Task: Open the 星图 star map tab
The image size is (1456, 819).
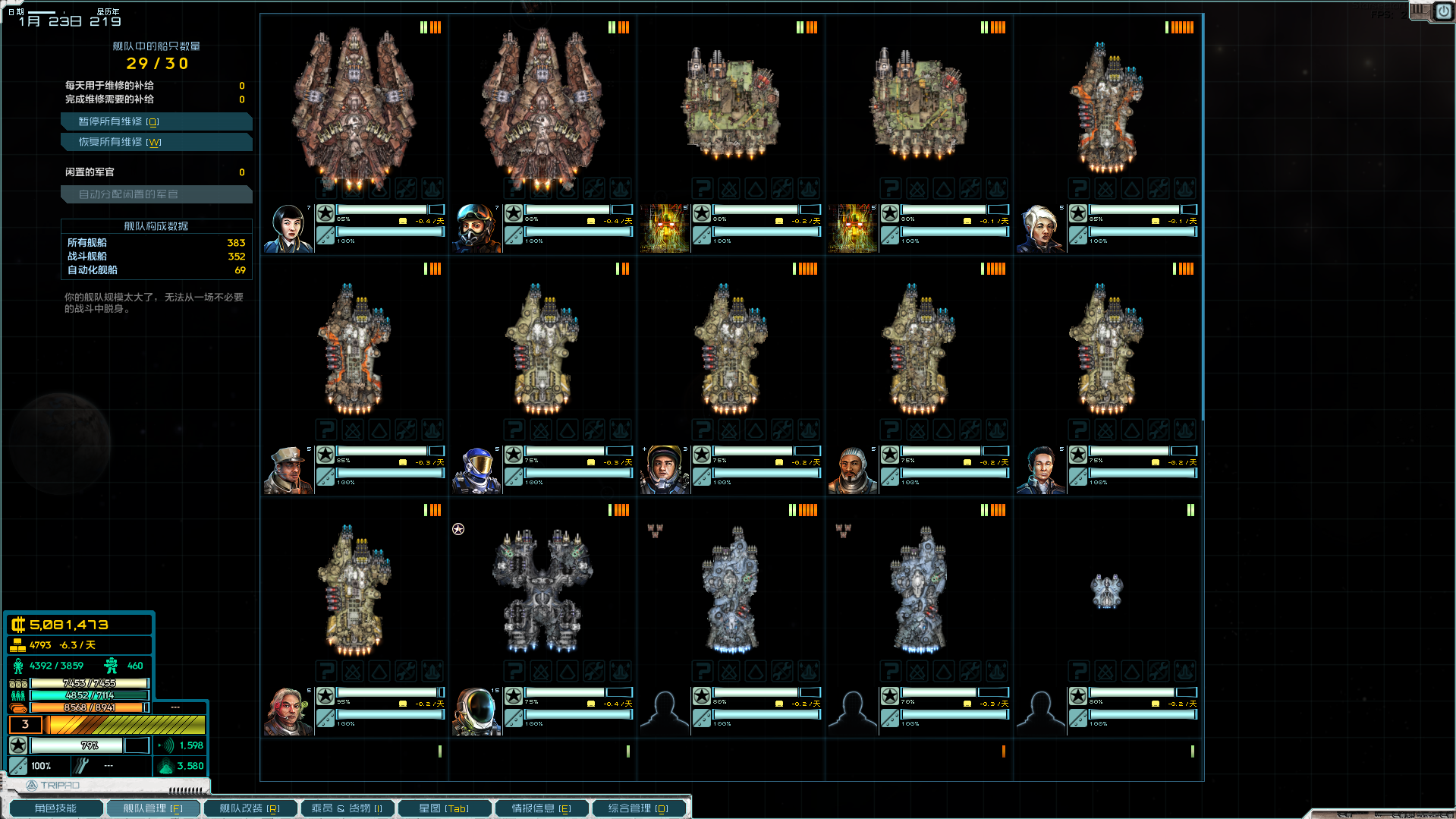Action: coord(444,808)
